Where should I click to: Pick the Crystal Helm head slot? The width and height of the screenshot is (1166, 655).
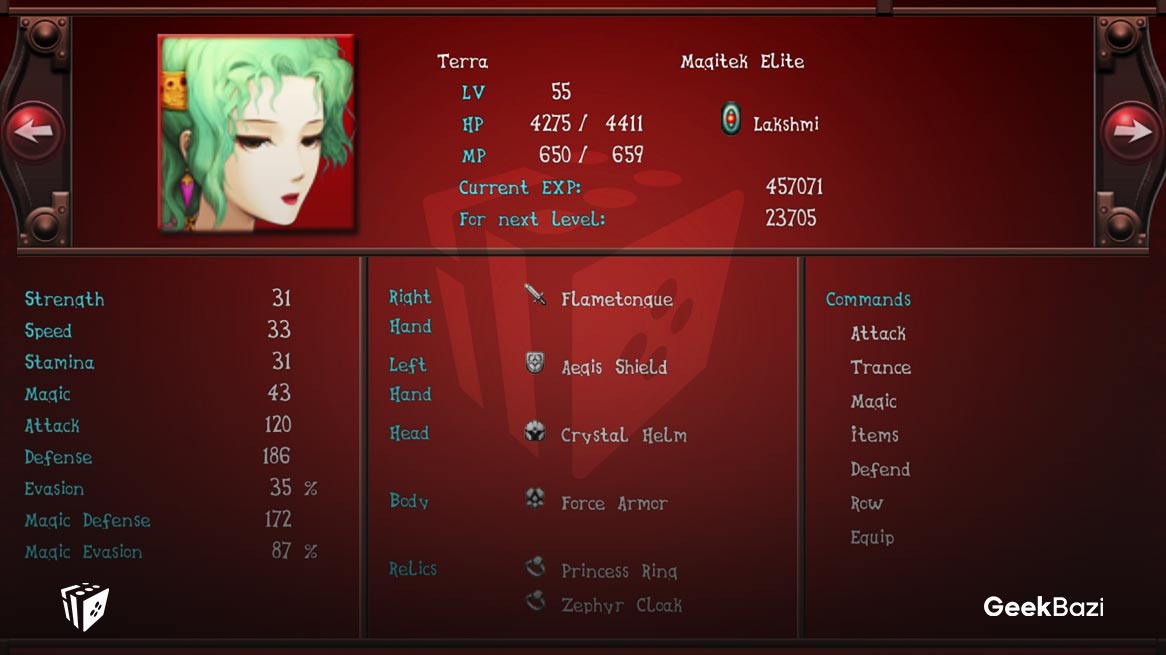(623, 435)
